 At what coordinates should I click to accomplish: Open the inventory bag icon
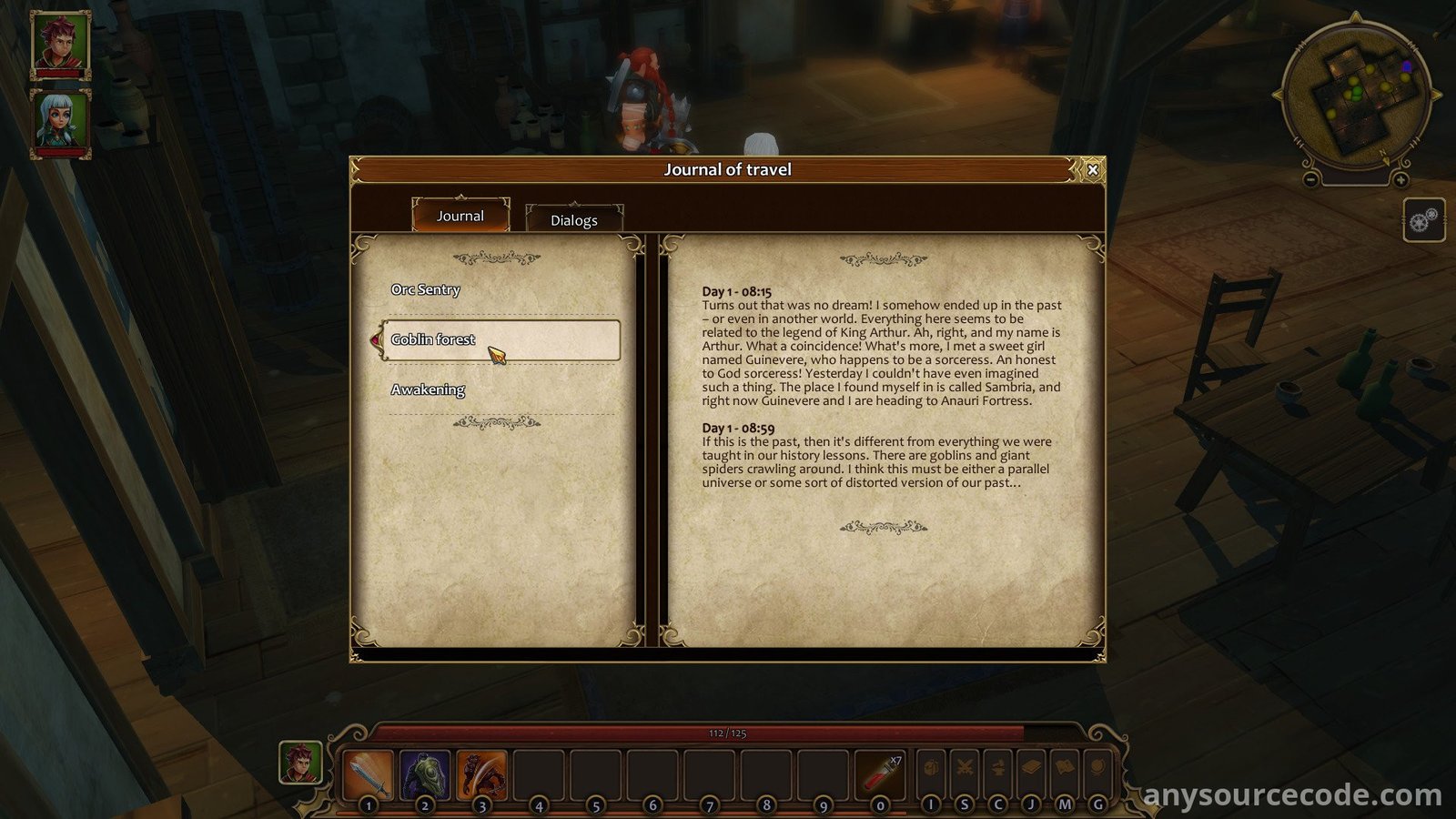931,769
